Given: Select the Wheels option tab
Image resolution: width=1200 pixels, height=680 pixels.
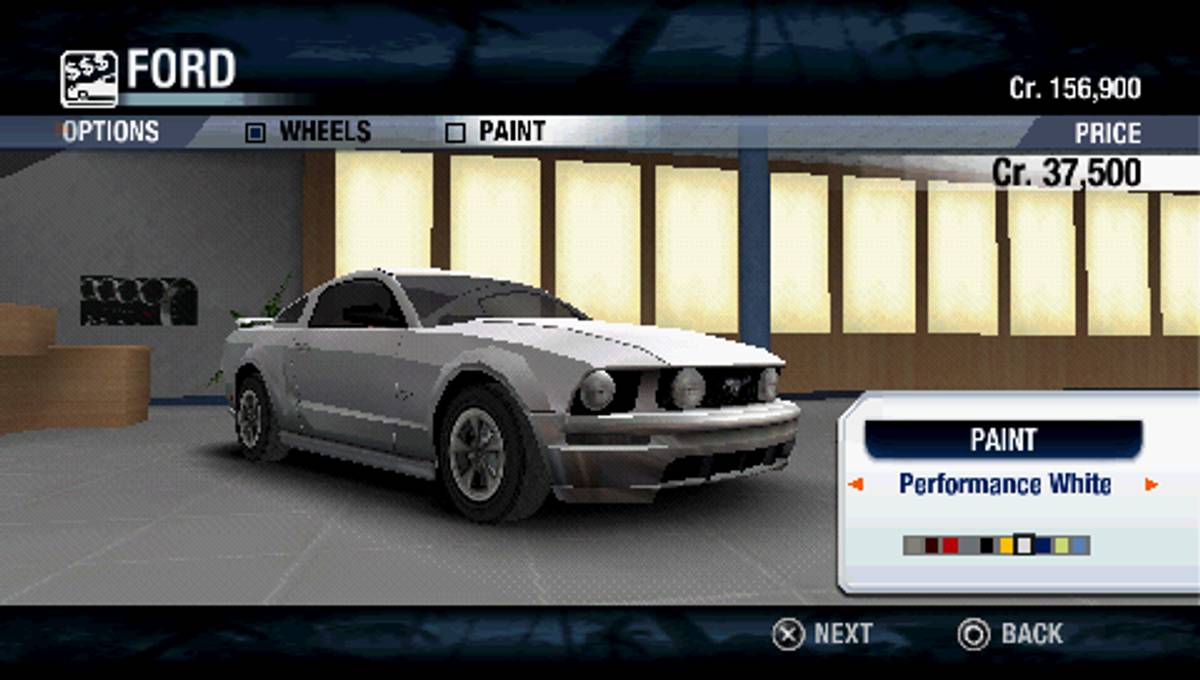Looking at the screenshot, I should (x=310, y=131).
